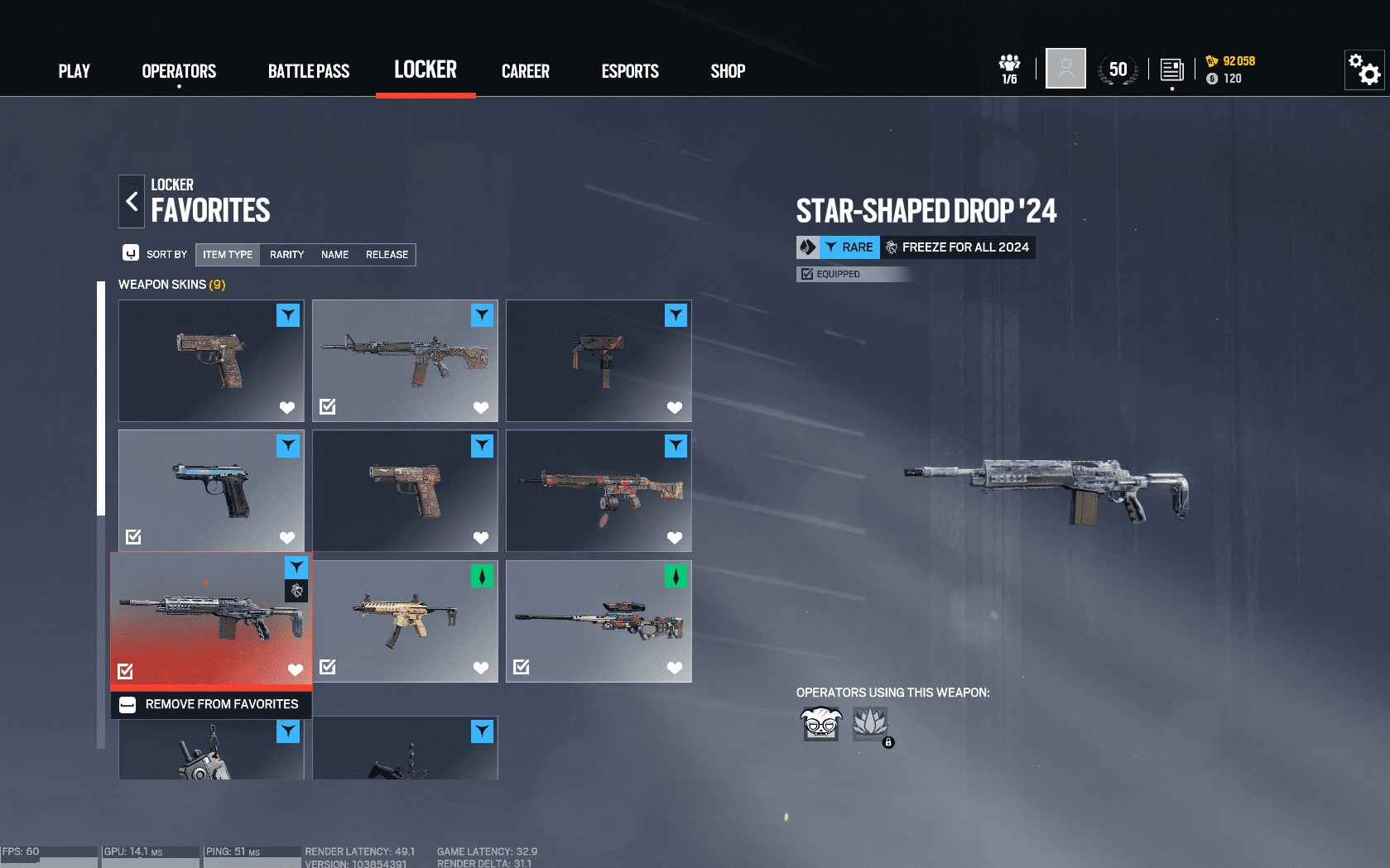Open the news feed icon
The width and height of the screenshot is (1390, 868).
[x=1171, y=70]
